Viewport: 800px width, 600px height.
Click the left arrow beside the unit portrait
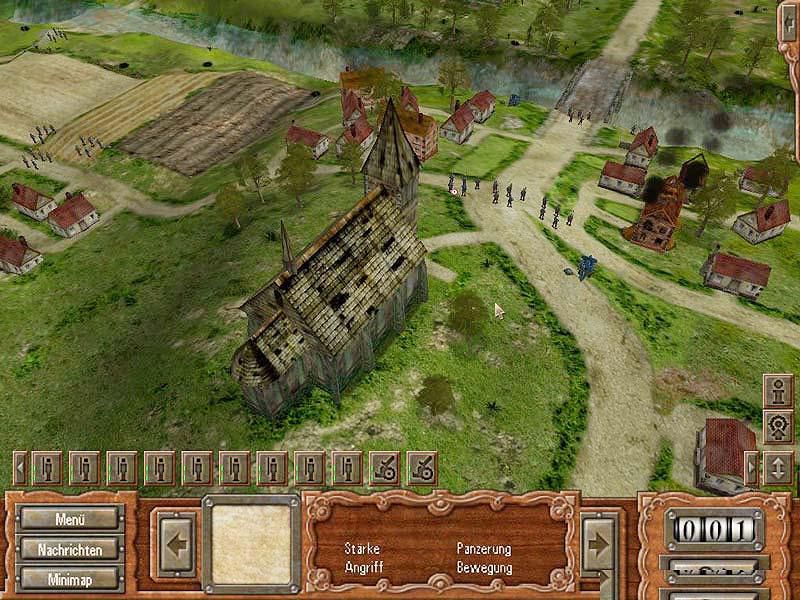pos(174,544)
